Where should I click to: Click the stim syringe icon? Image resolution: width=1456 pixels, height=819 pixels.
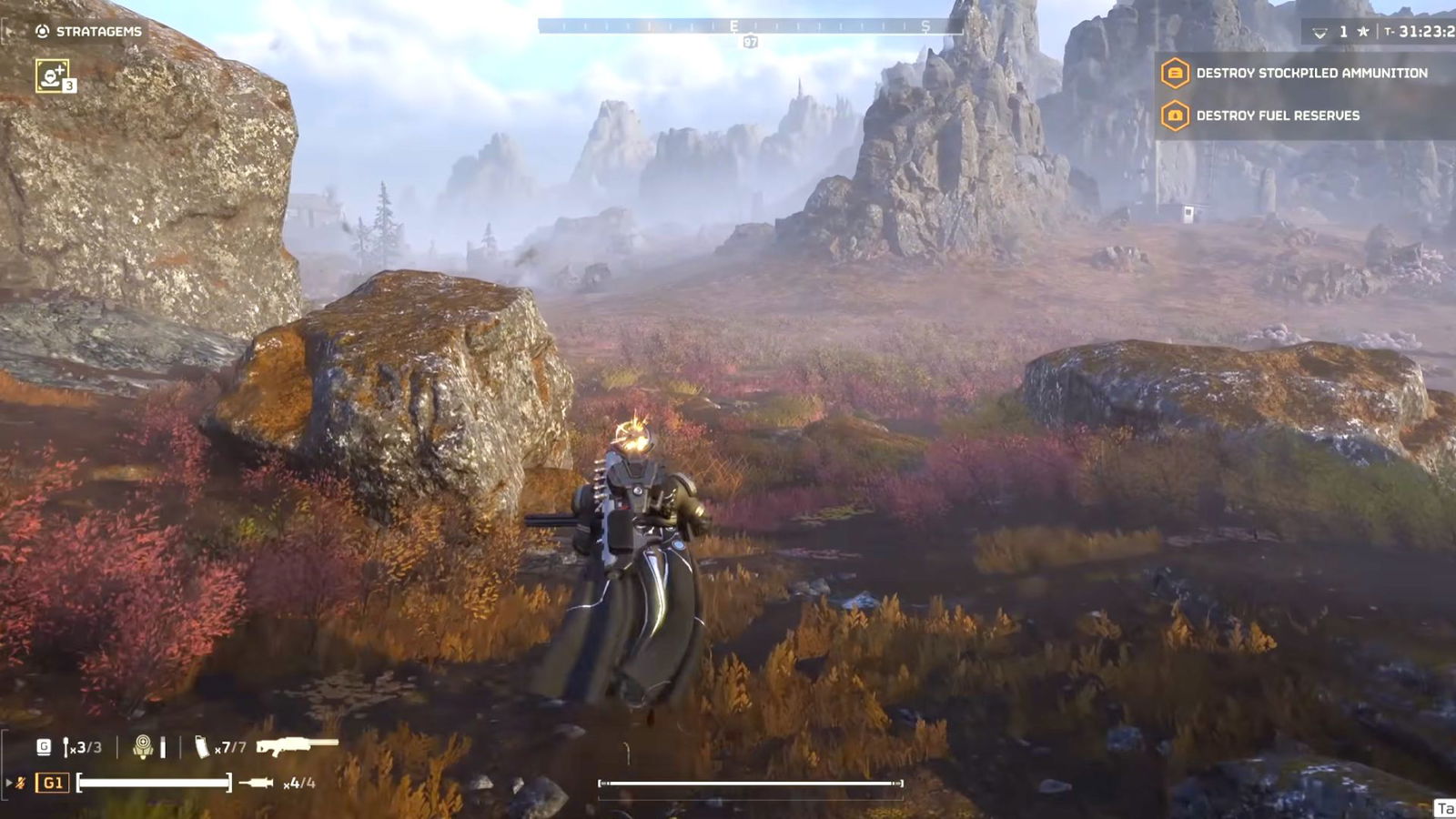257,783
